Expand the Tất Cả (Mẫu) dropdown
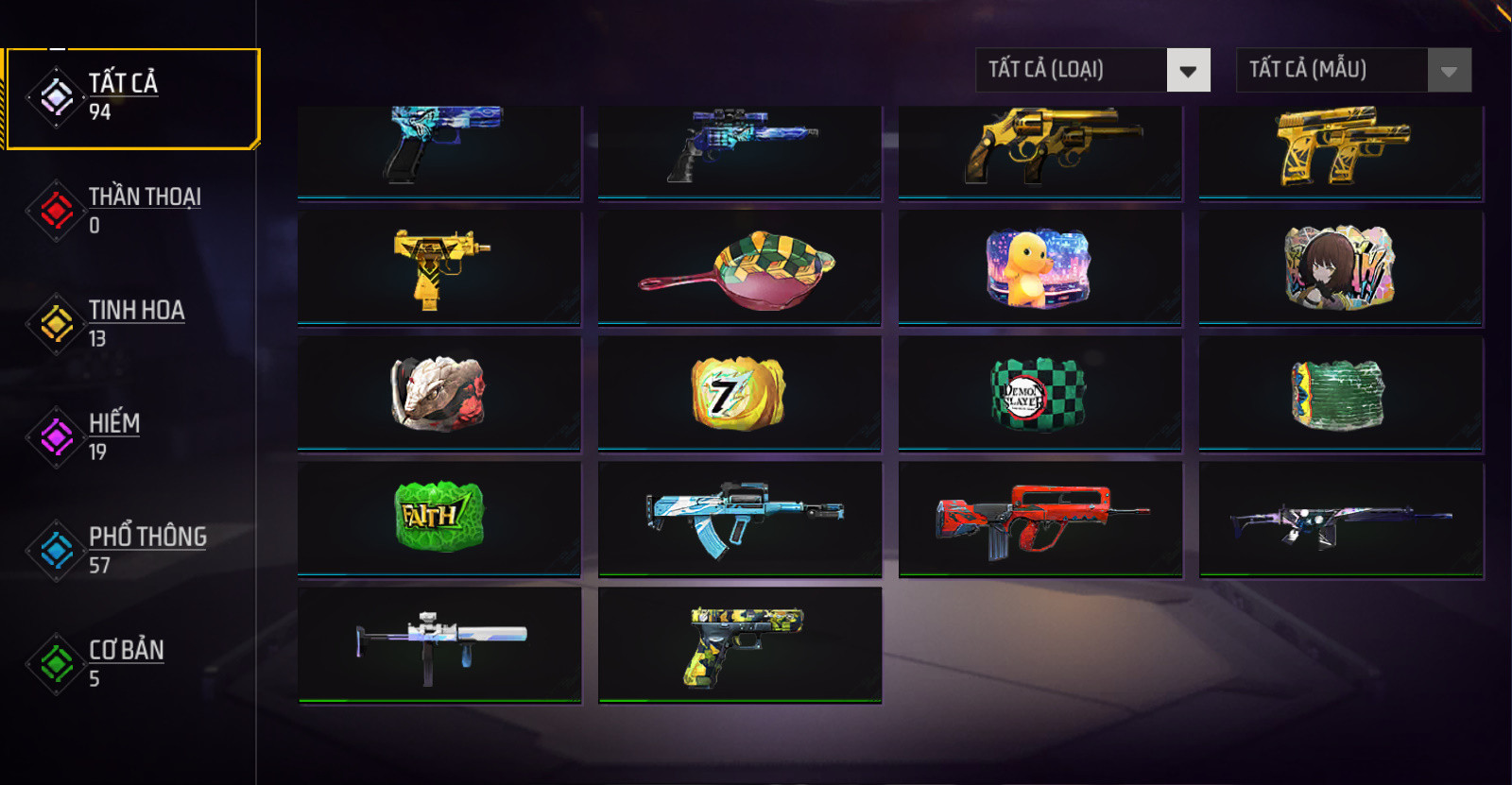Screen dimensions: 1512x785 [1353, 70]
